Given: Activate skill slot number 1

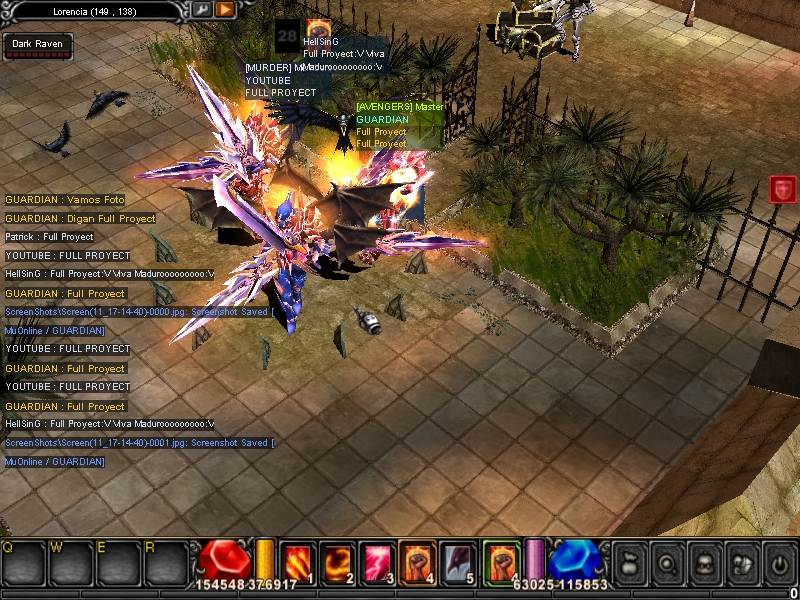Looking at the screenshot, I should click(299, 560).
